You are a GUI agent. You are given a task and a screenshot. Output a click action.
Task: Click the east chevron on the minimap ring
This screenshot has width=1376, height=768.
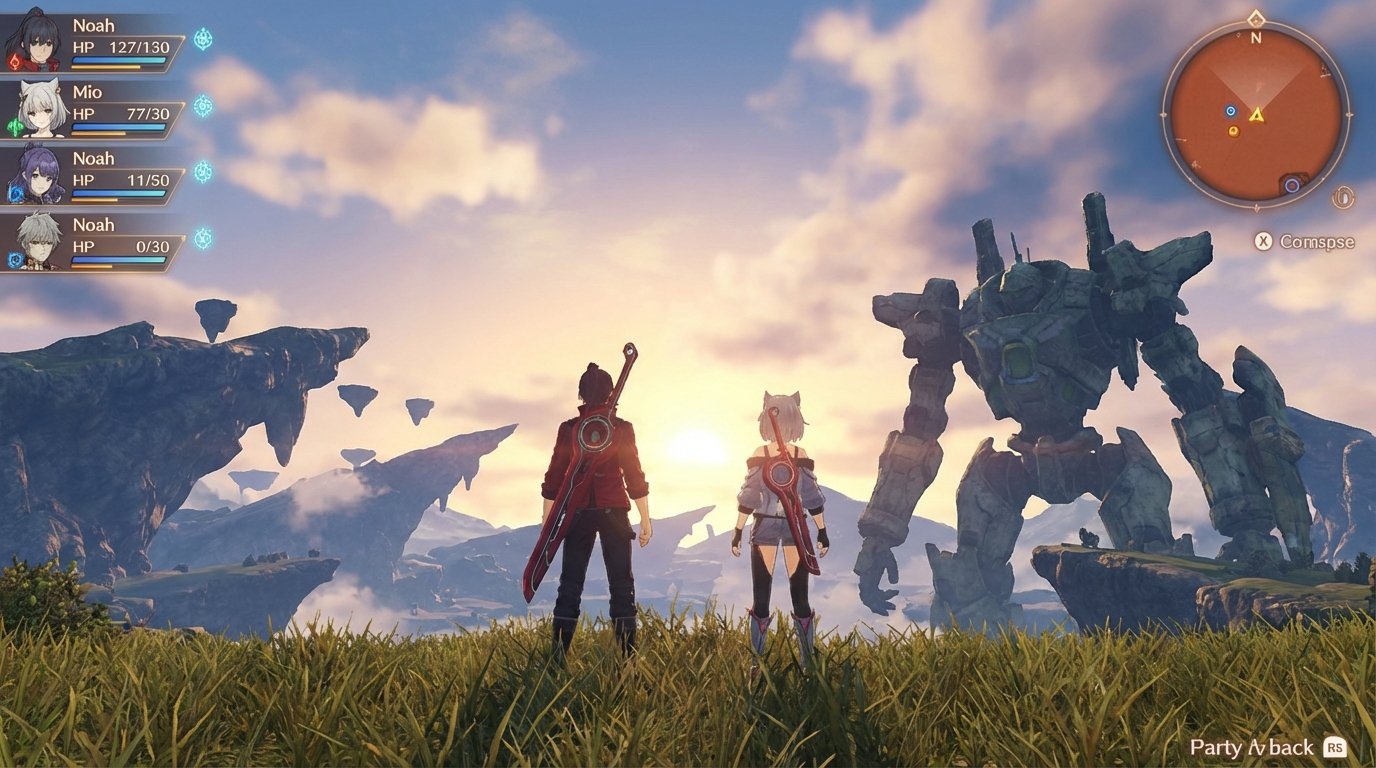tap(1350, 113)
